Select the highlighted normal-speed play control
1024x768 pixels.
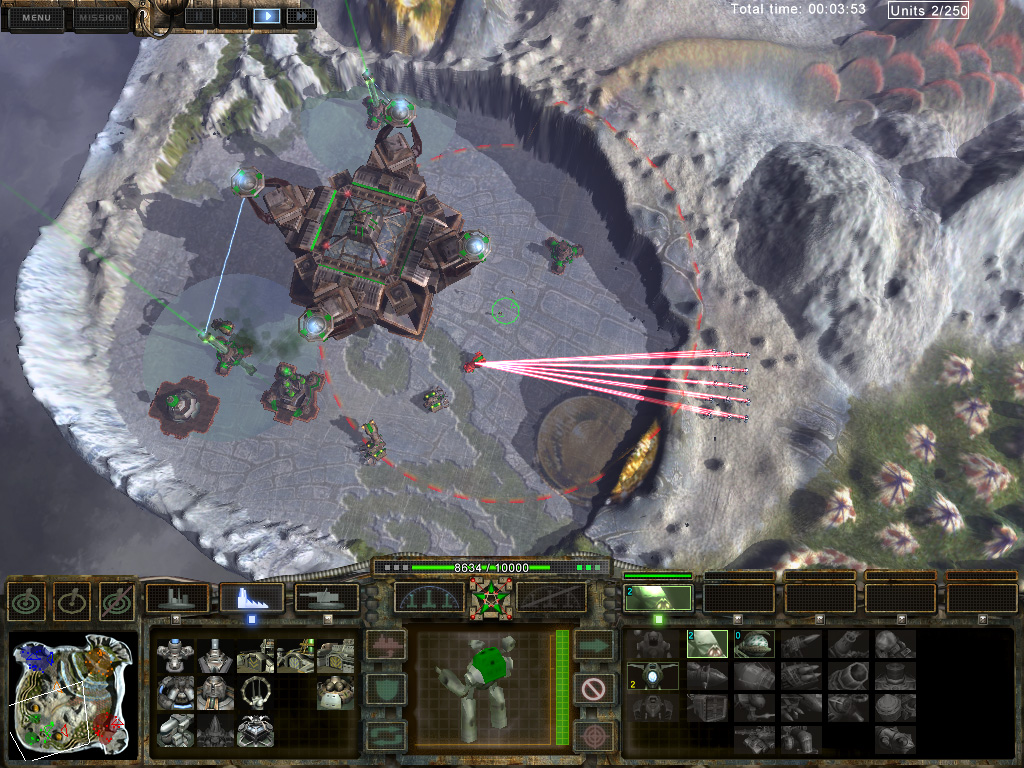pos(266,15)
